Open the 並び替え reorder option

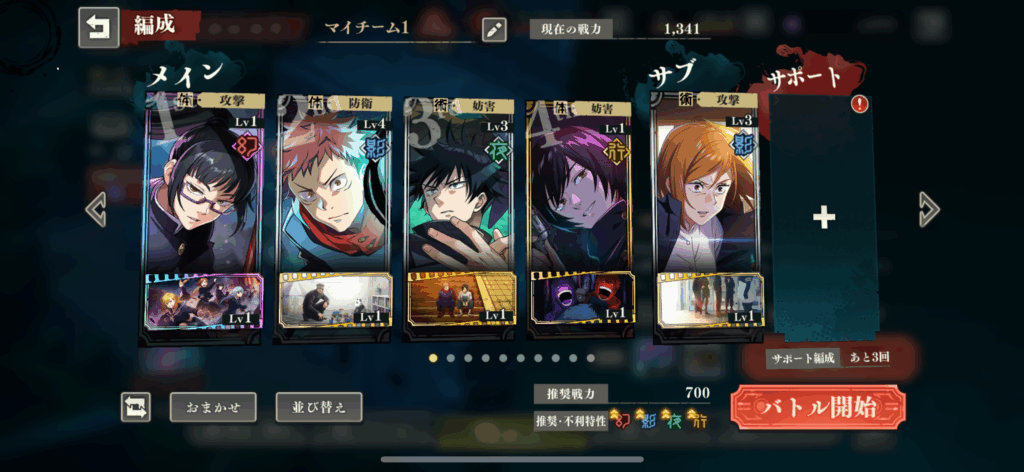click(319, 407)
